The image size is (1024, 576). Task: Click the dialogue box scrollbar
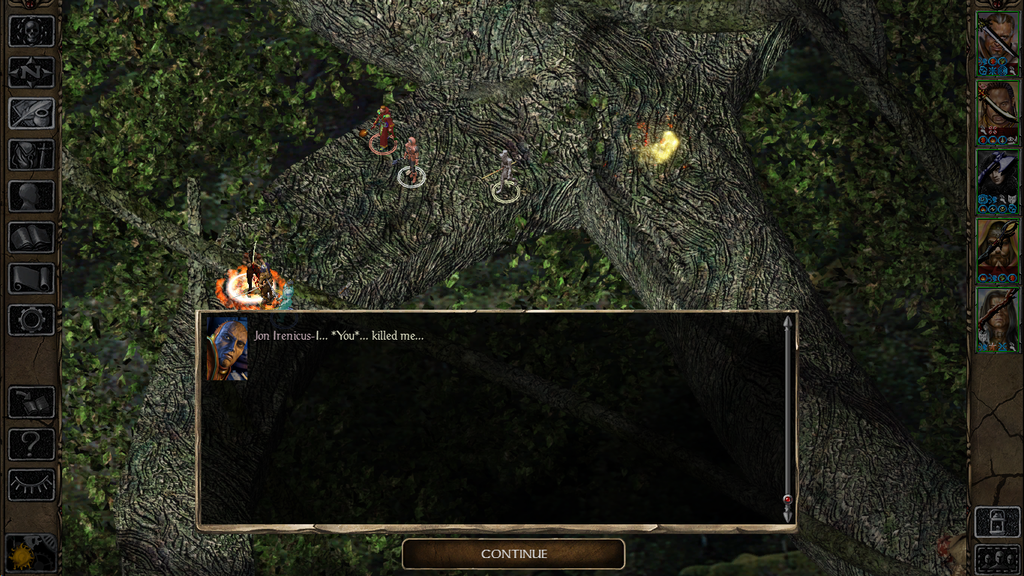click(788, 418)
